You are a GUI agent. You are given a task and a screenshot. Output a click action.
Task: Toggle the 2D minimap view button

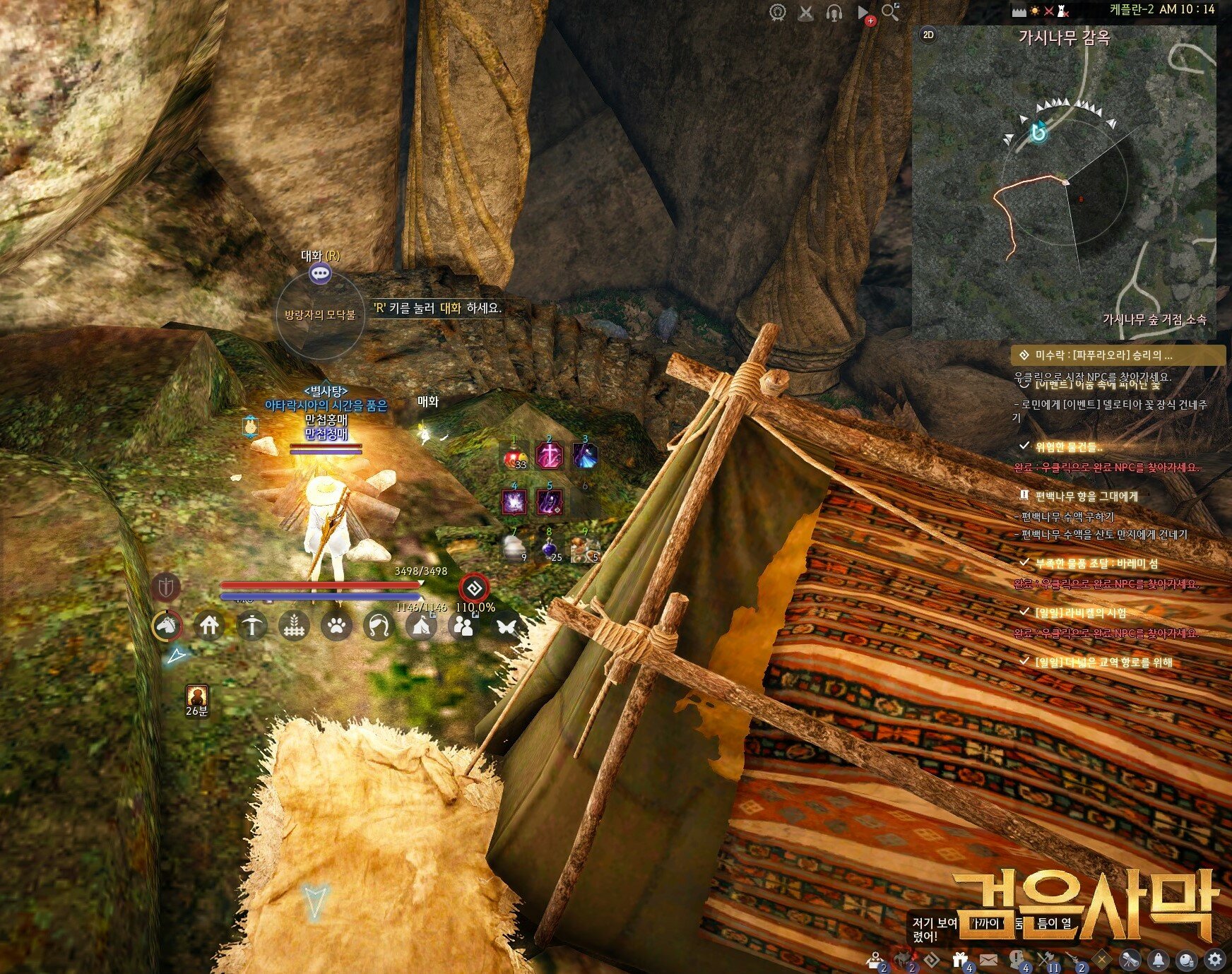(928, 35)
